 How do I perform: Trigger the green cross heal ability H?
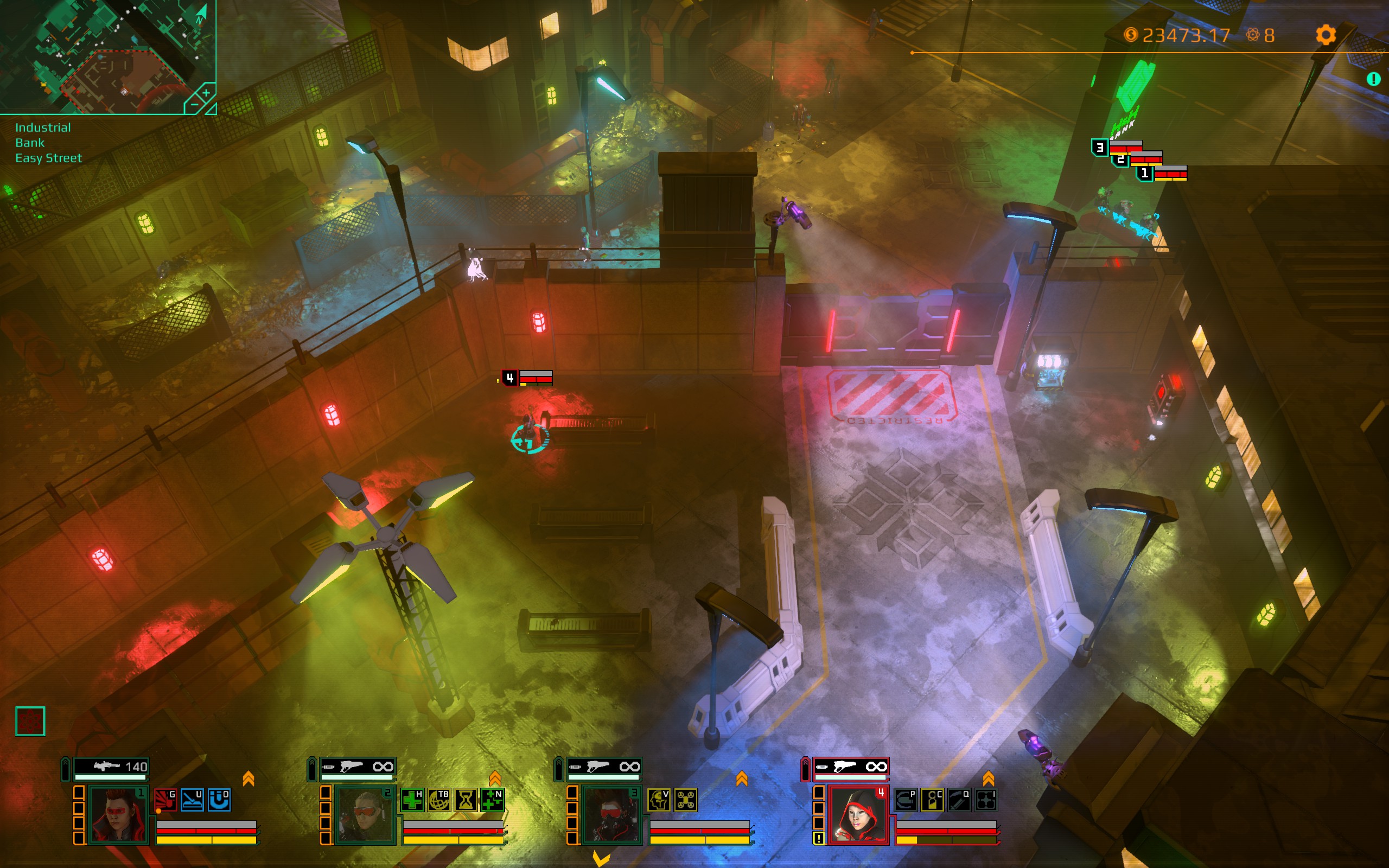coord(411,800)
